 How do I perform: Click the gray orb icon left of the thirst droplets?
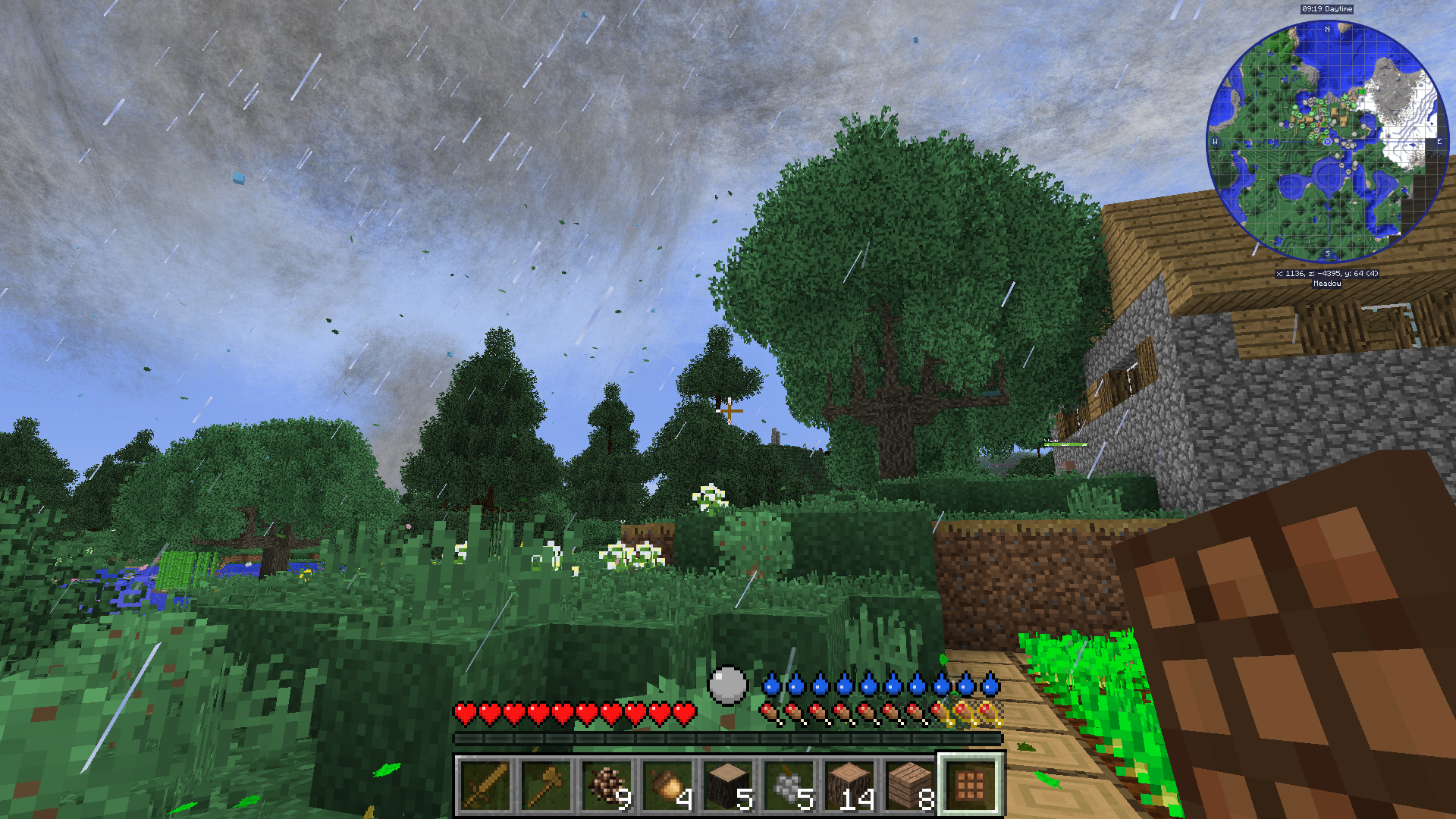[730, 686]
